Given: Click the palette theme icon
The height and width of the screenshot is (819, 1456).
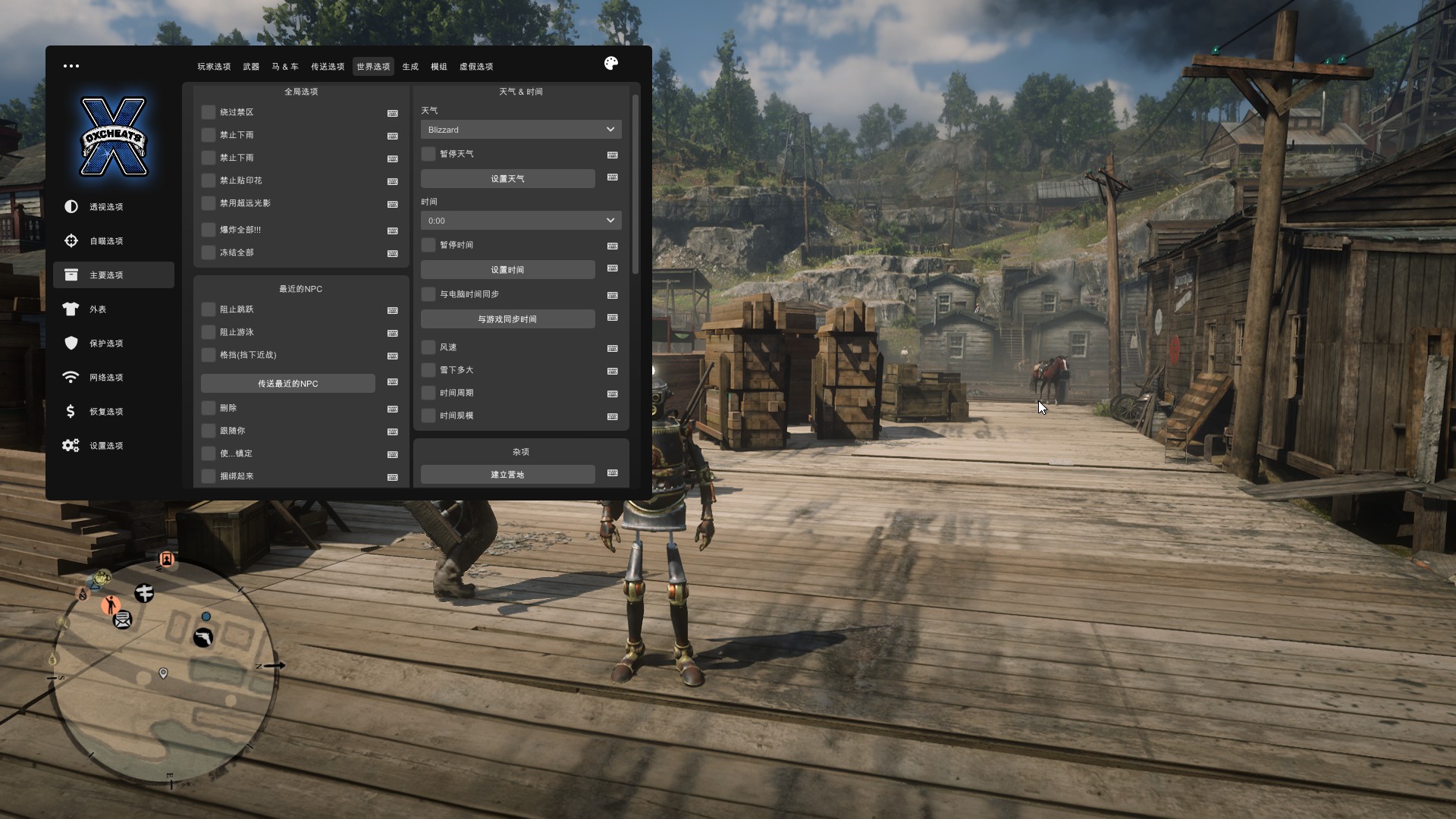Looking at the screenshot, I should click(x=611, y=64).
